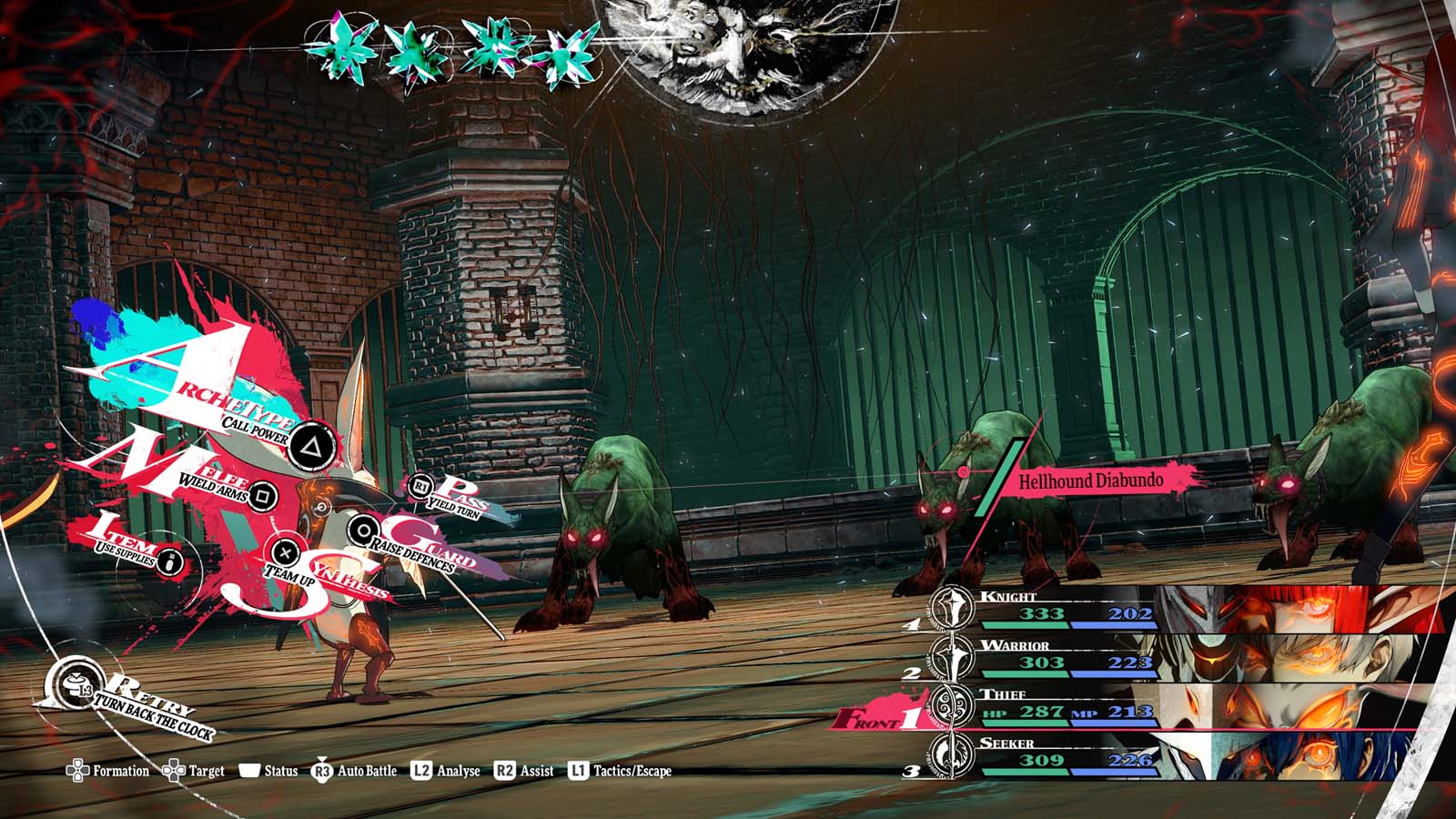
Task: Choose the Melee wield arms command
Action: (262, 495)
